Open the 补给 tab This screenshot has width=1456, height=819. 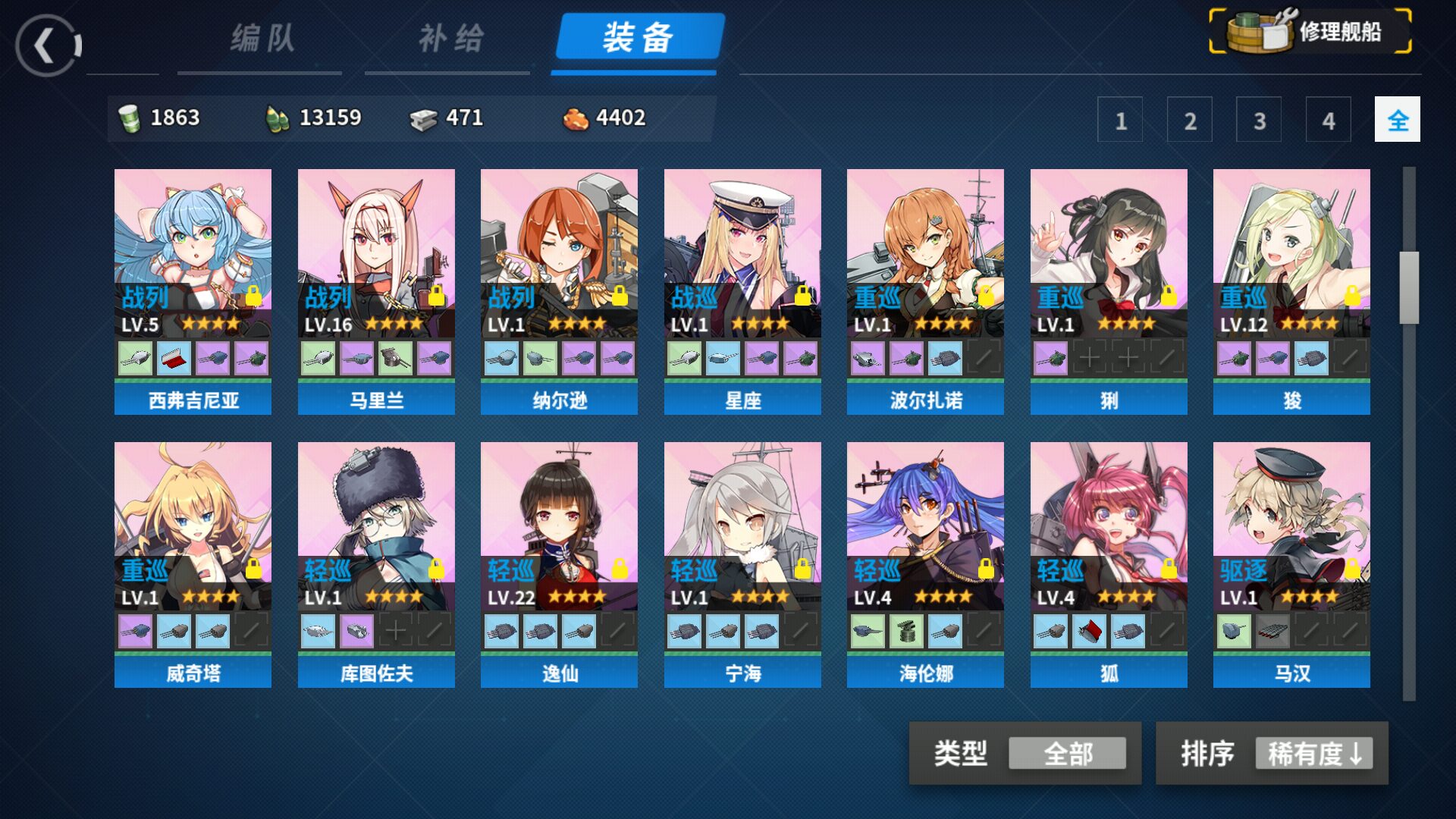[450, 38]
